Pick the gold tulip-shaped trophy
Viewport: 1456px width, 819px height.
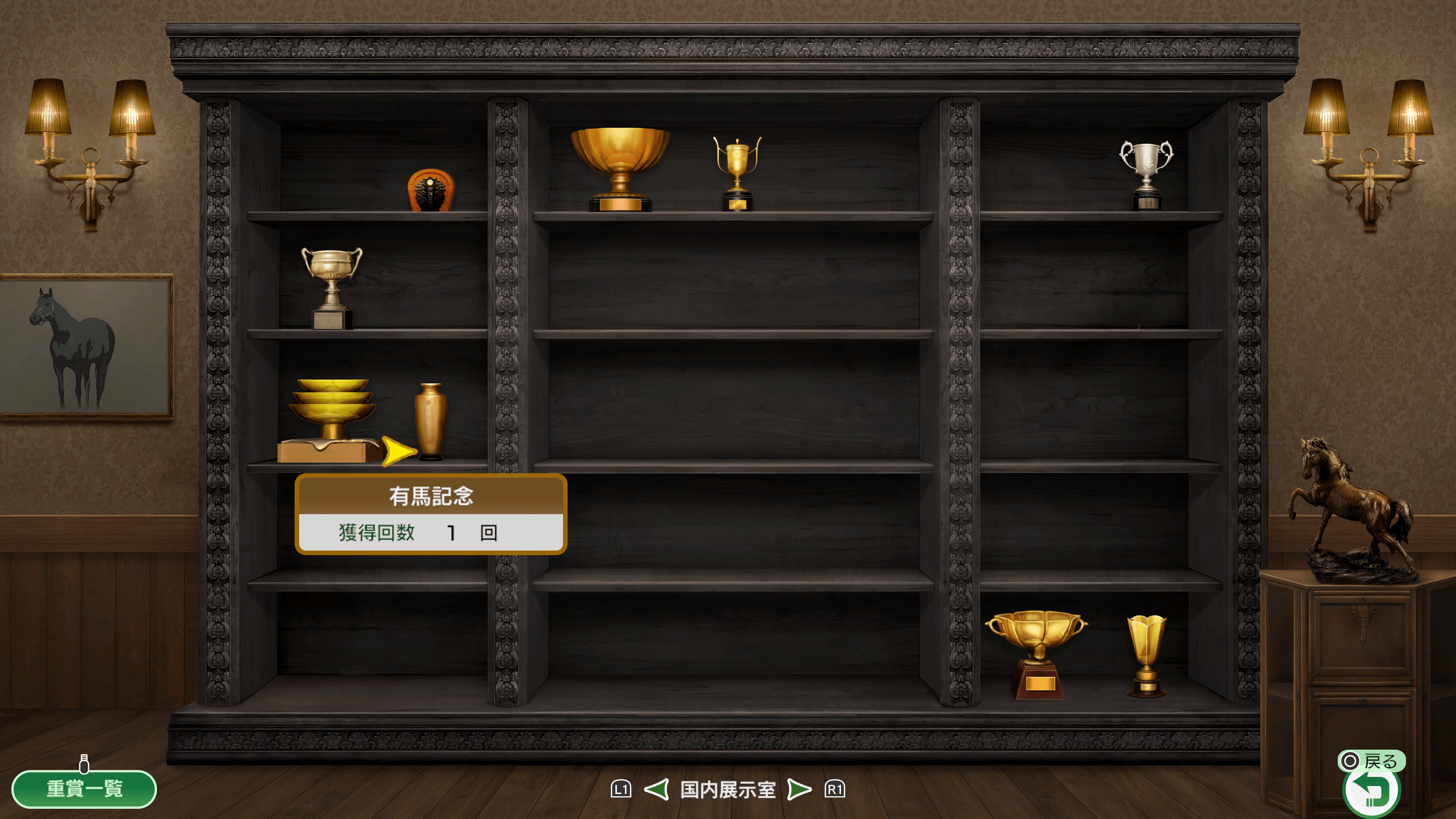click(x=1147, y=655)
